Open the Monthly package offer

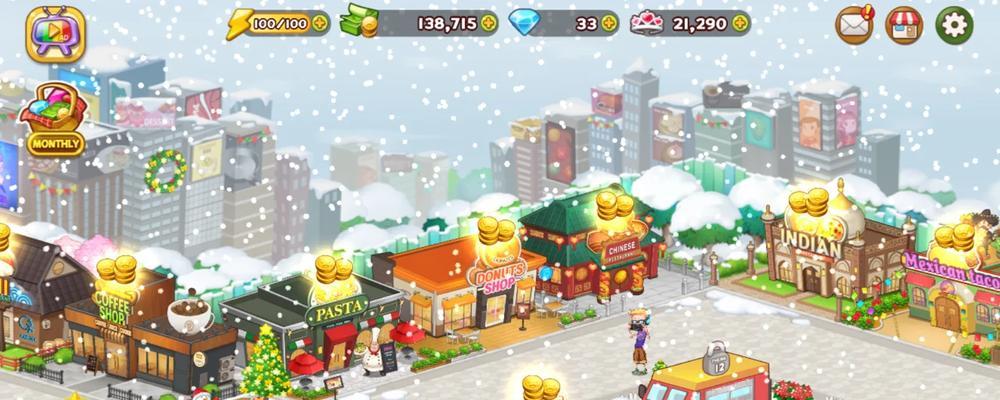pos(56,117)
